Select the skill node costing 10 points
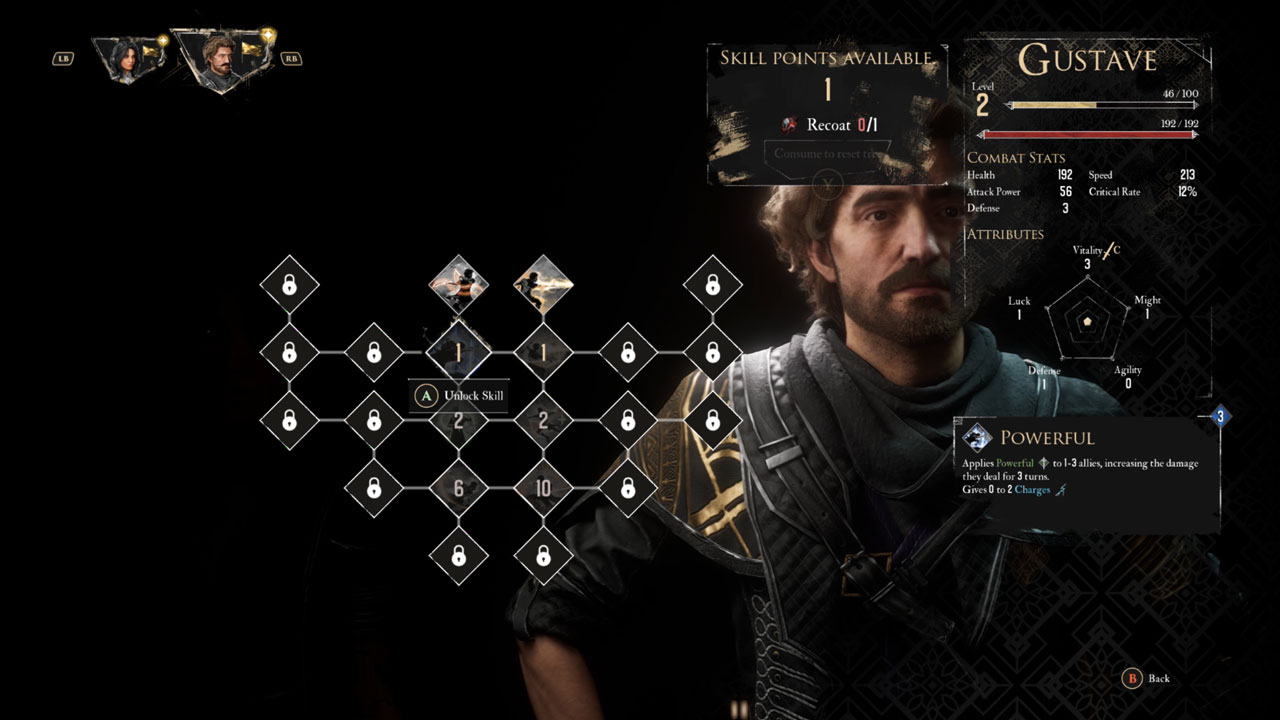 pos(543,489)
